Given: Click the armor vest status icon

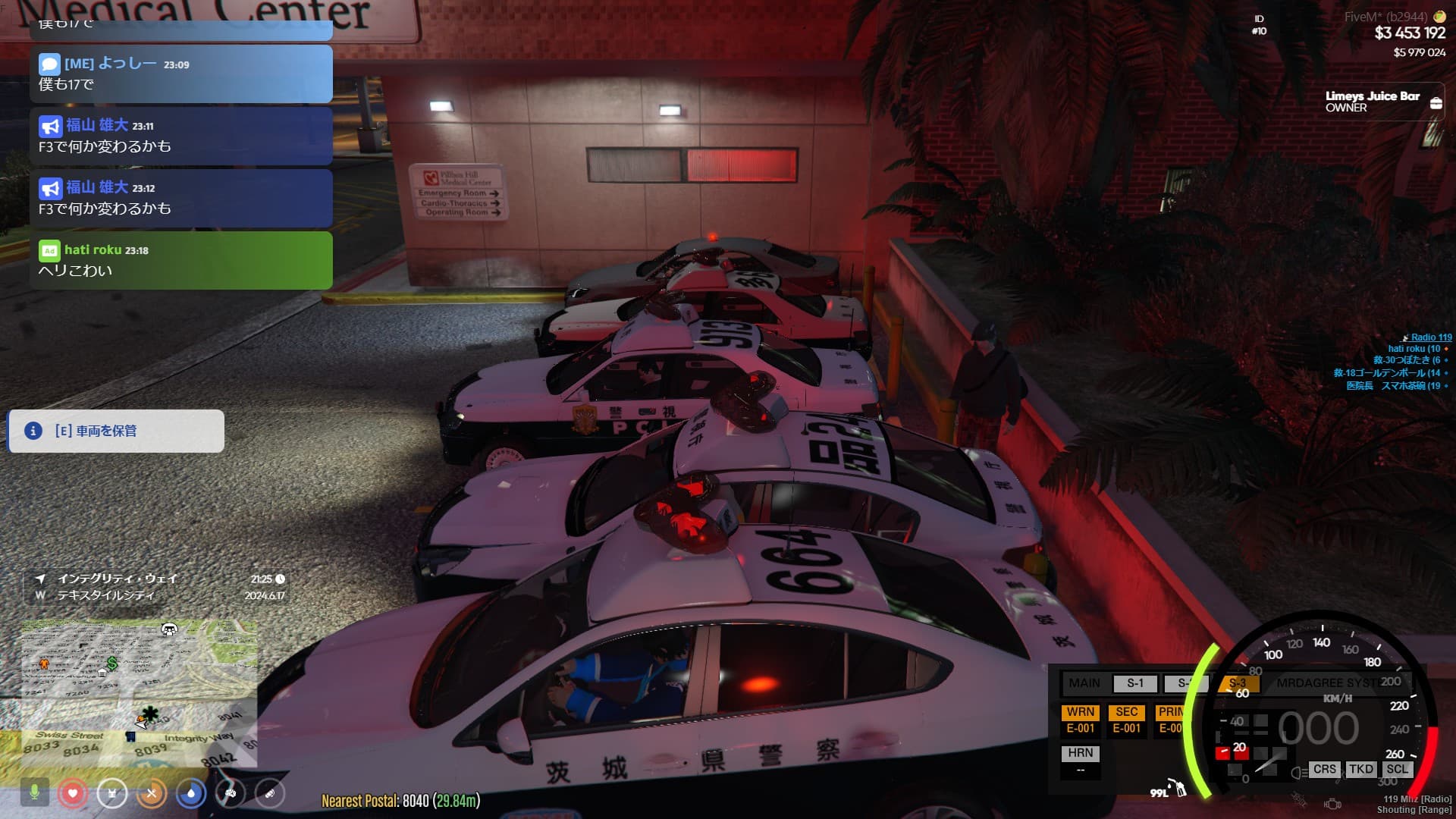Looking at the screenshot, I should 112,793.
